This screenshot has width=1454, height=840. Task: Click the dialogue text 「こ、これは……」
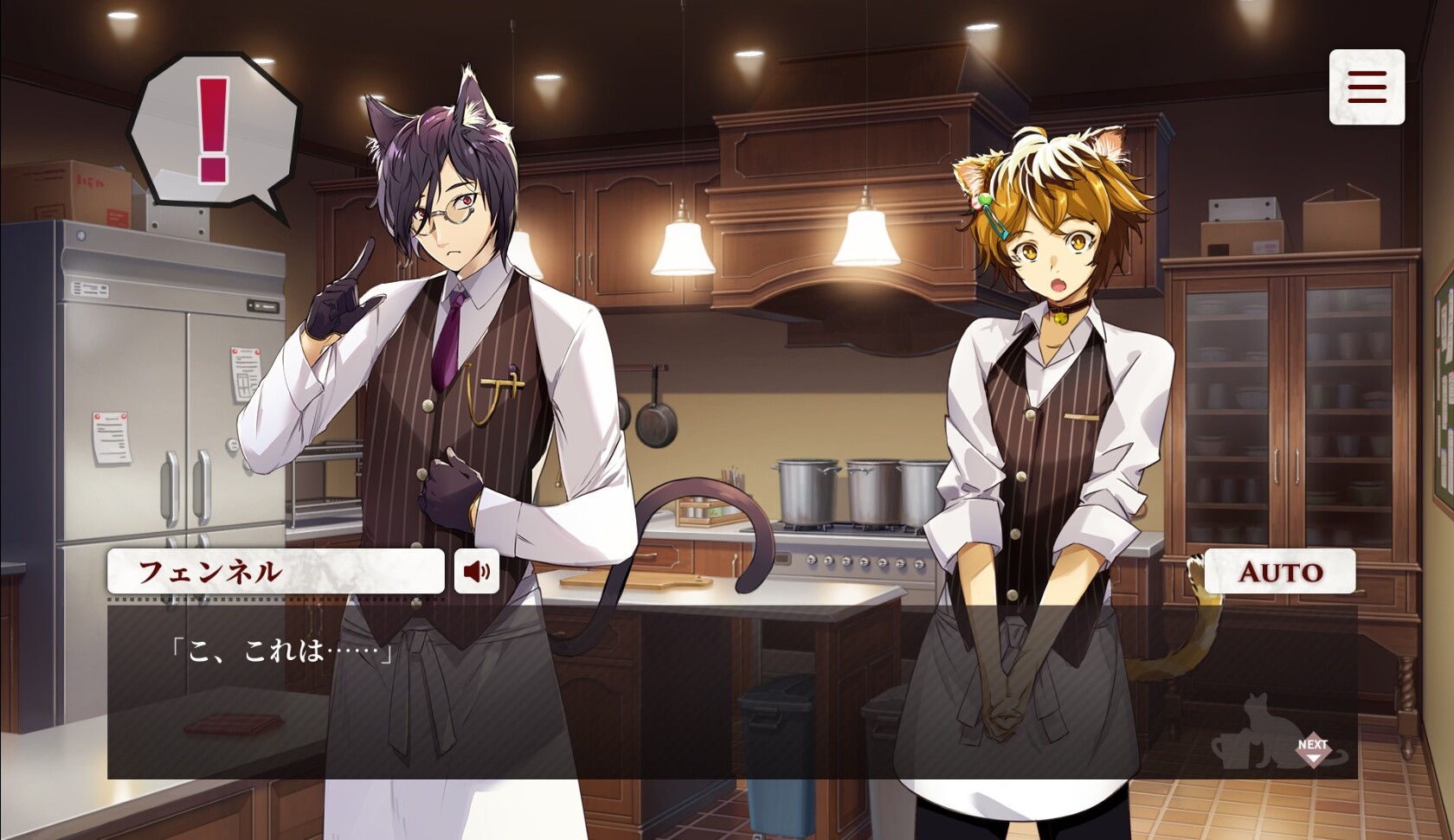point(282,647)
